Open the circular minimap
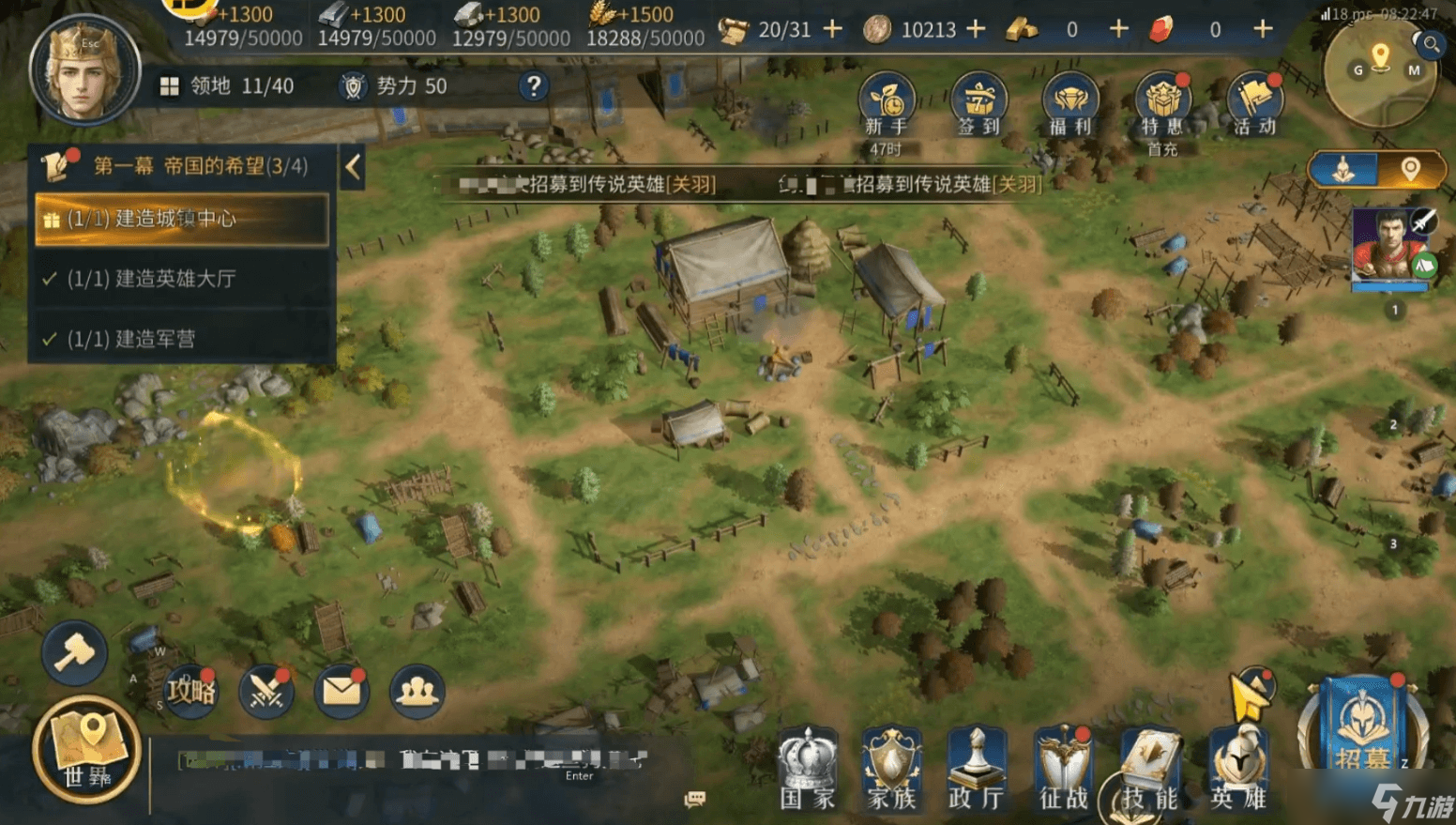The height and width of the screenshot is (825, 1456). coord(1379,73)
